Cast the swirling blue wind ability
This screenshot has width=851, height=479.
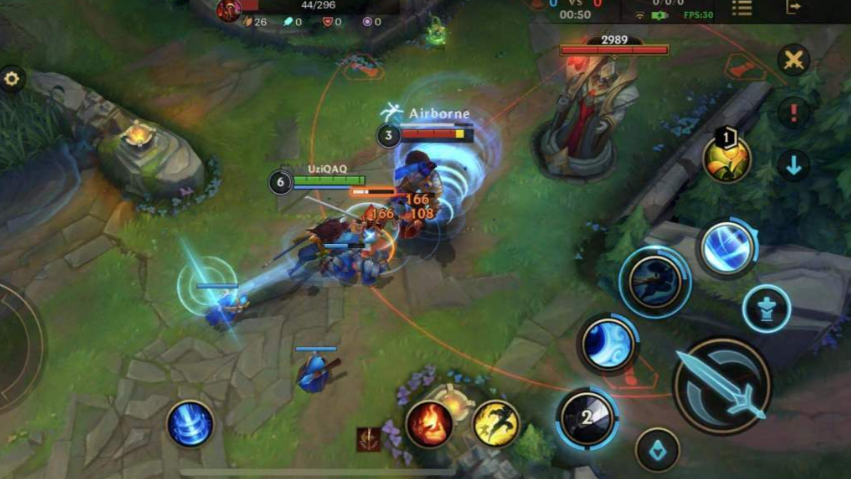[x=608, y=345]
